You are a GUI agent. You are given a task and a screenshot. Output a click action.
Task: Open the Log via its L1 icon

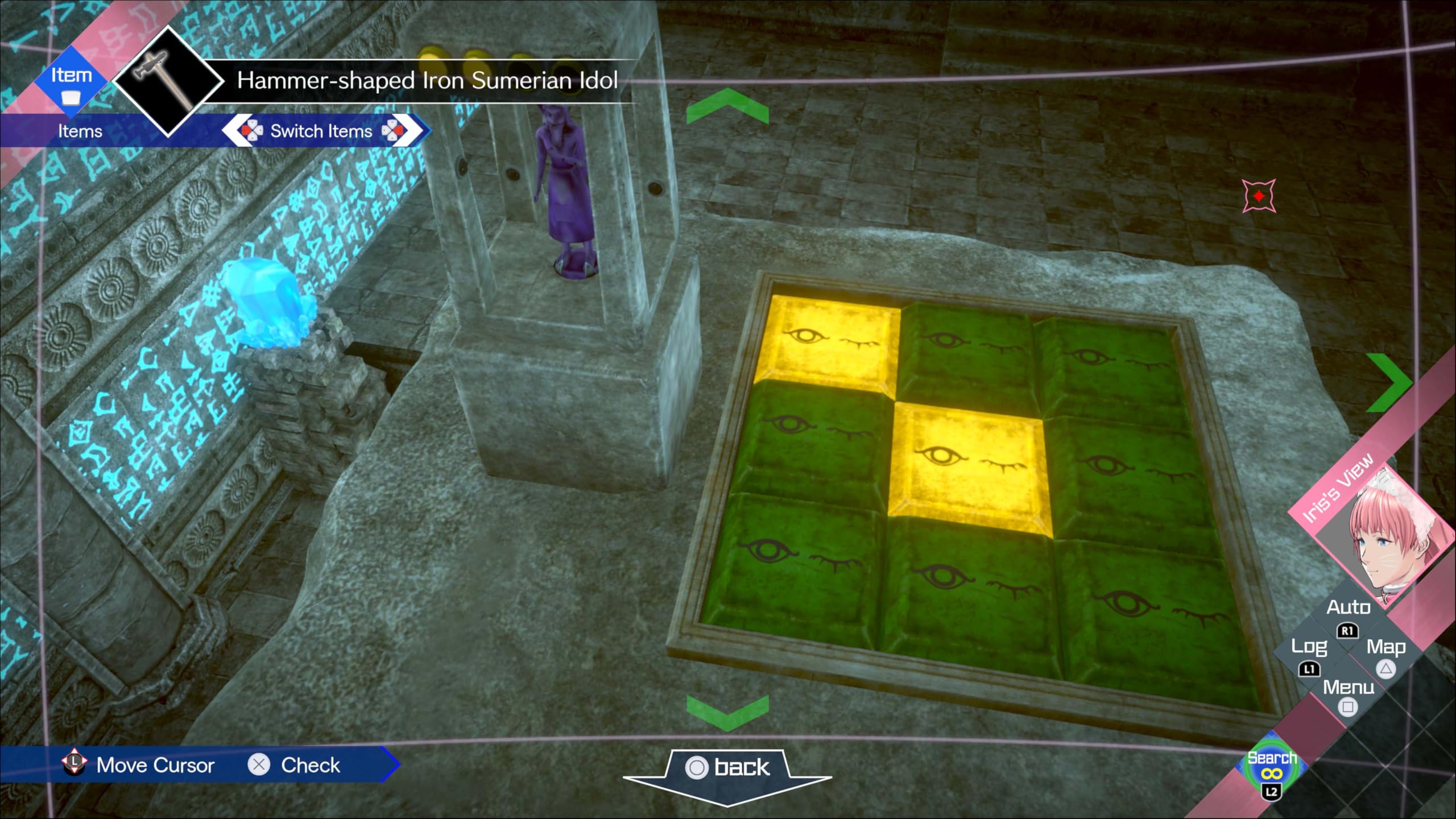click(1310, 669)
